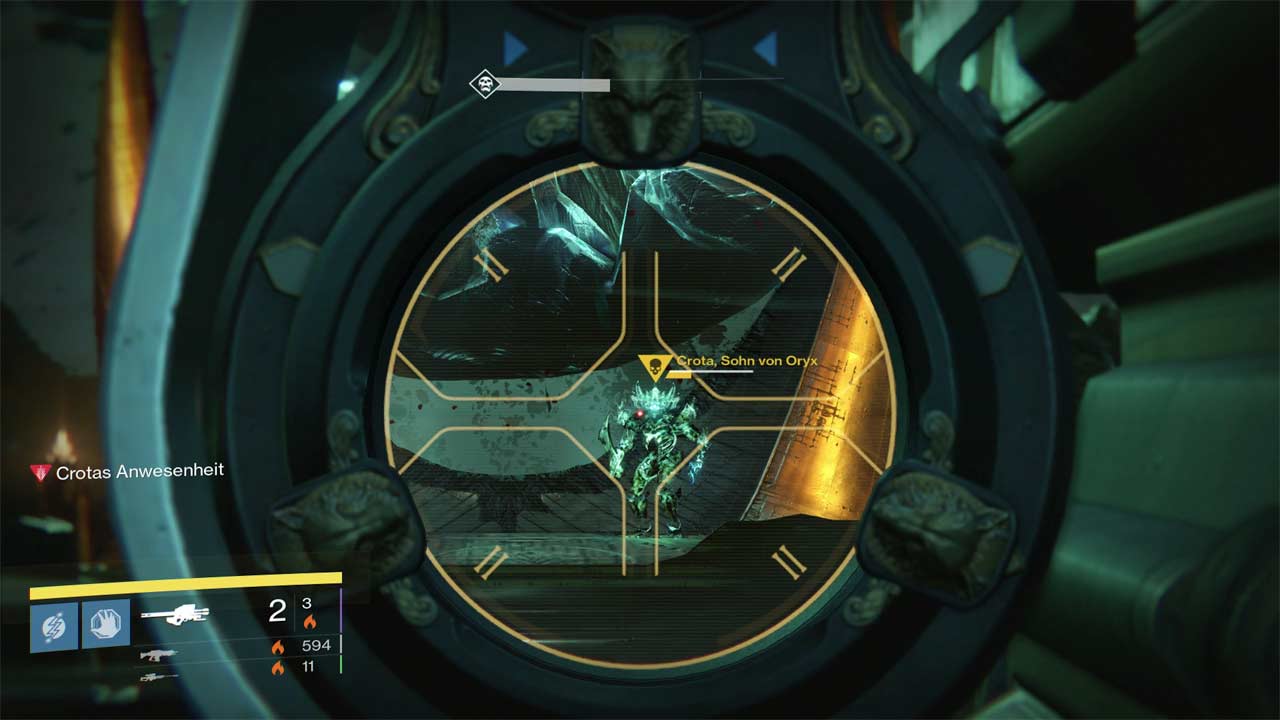Screen dimensions: 1280x720
Task: Select the palm melee ability icon
Action: coord(106,625)
